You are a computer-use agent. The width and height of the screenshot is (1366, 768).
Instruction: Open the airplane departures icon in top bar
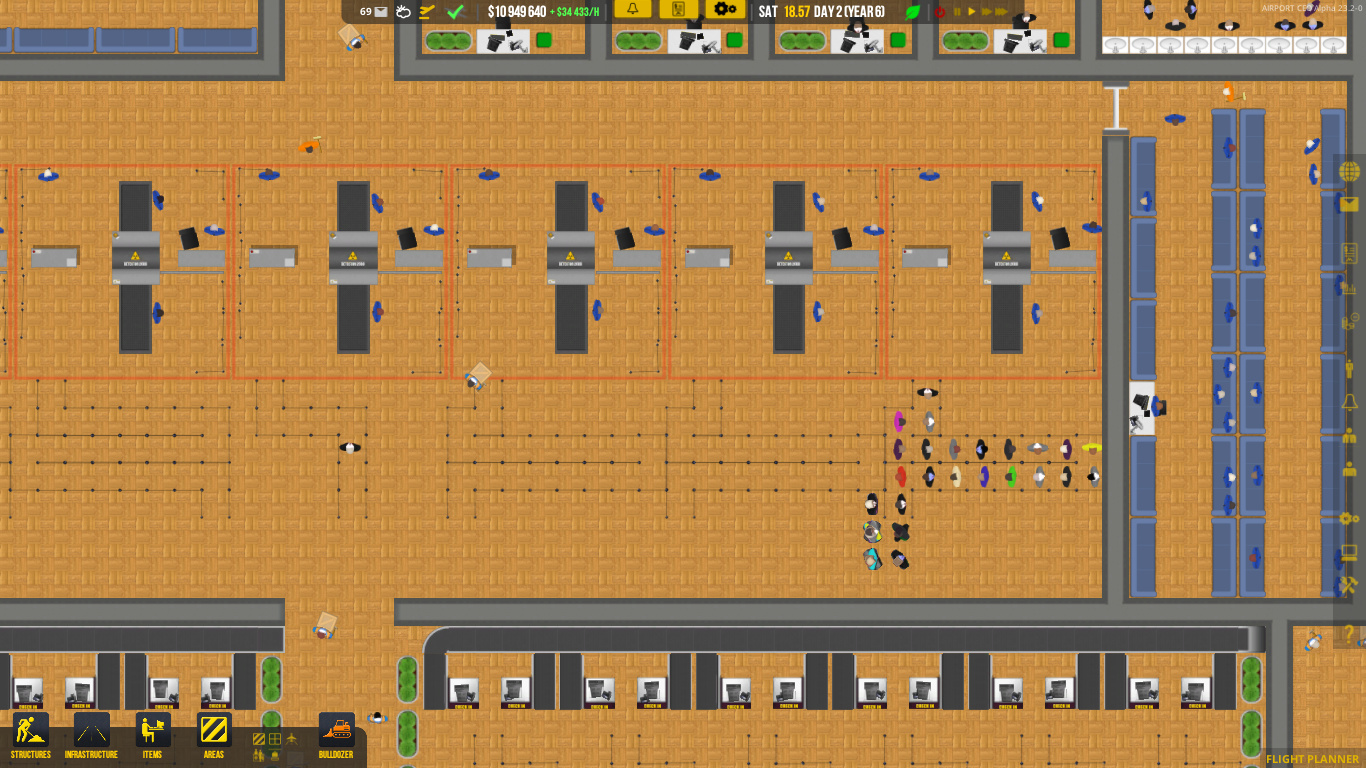pyautogui.click(x=427, y=12)
